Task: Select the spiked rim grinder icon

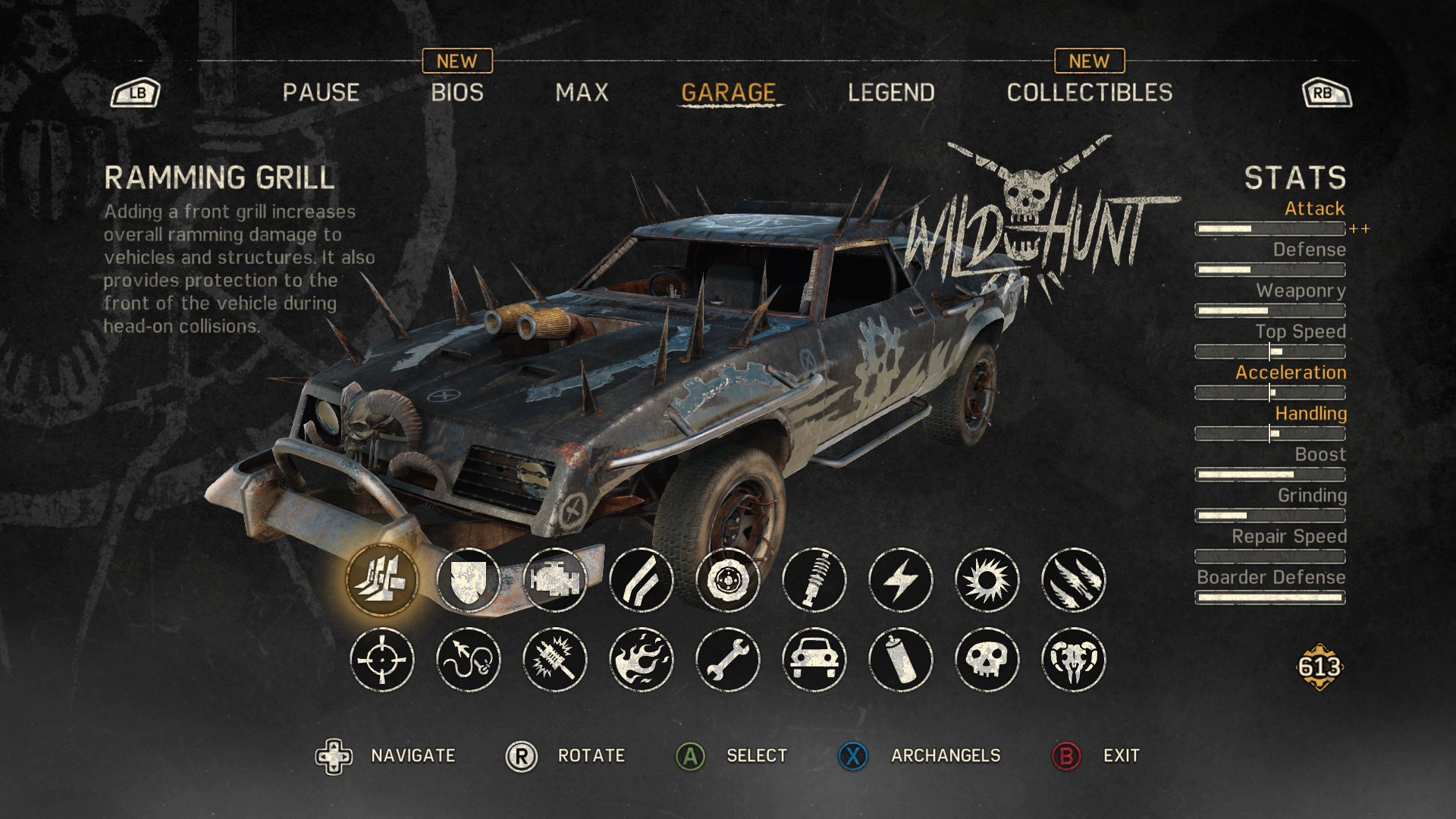Action: (987, 580)
